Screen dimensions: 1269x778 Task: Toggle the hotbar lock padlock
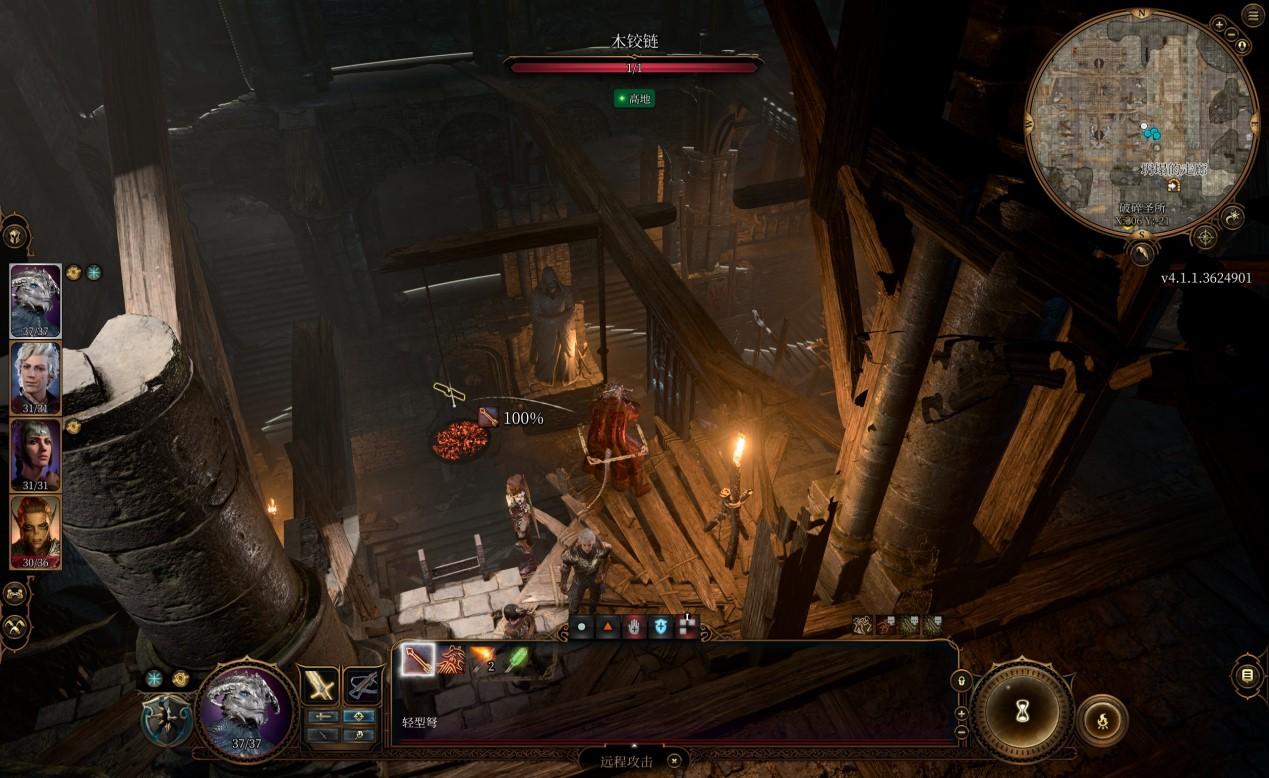click(962, 681)
